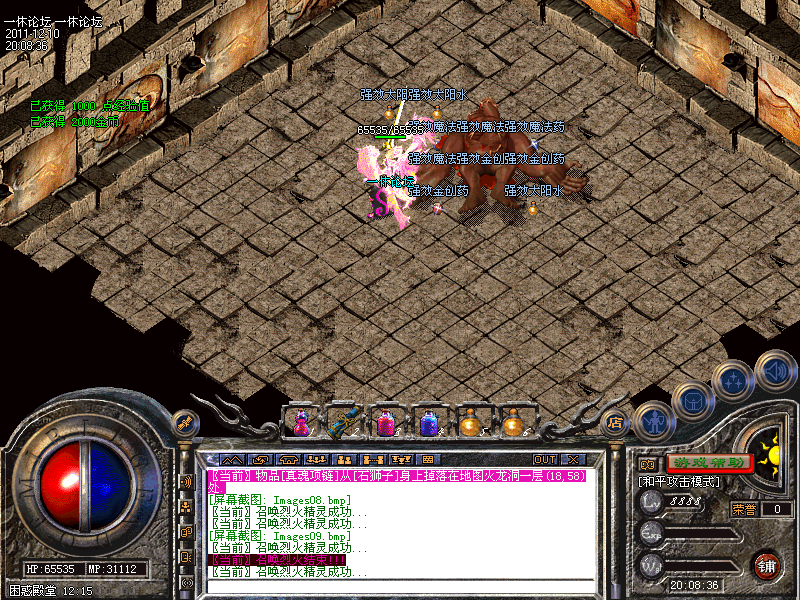Click the 和平攻击模式 attack mode label

(x=680, y=482)
